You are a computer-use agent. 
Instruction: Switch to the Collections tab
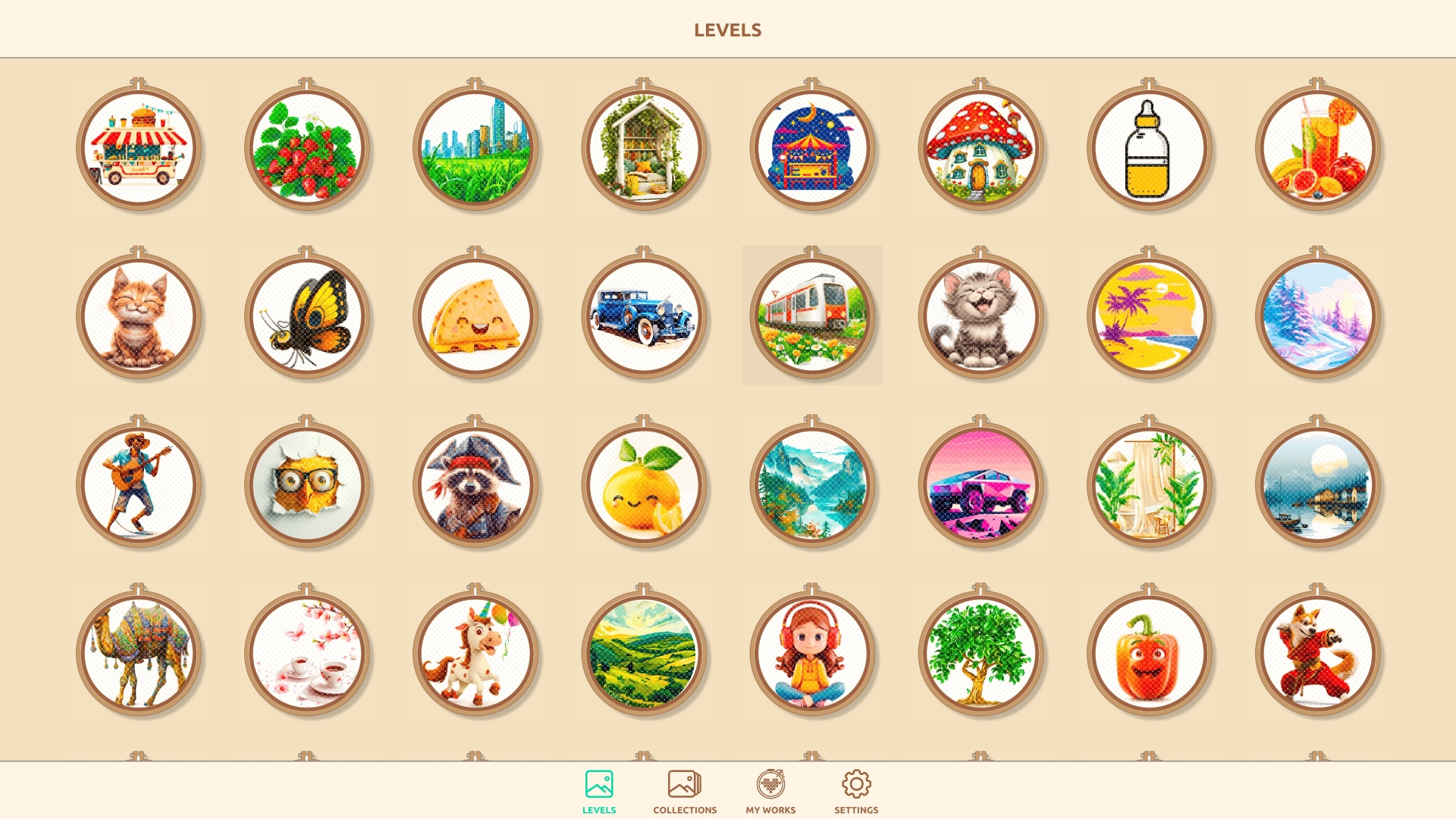point(684,790)
